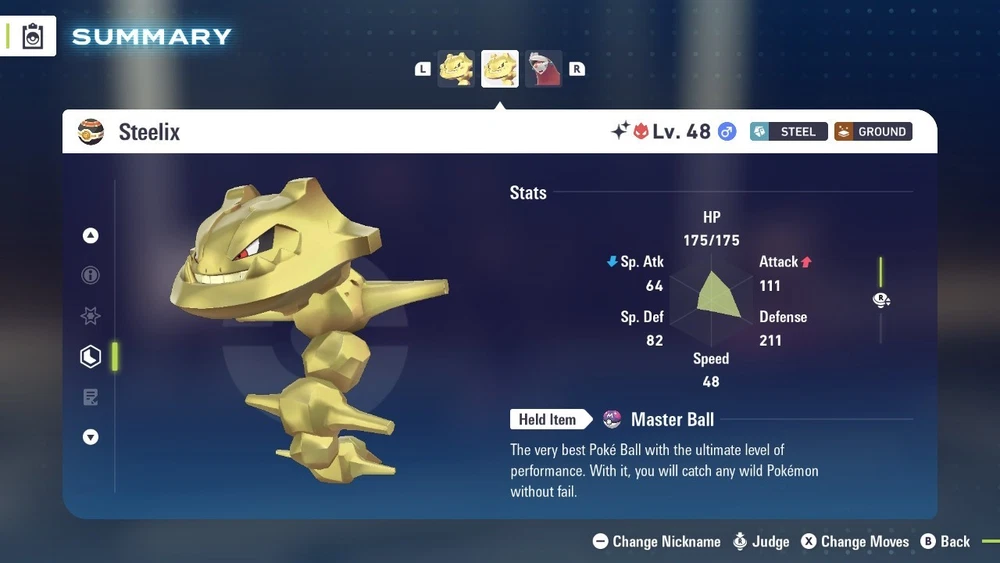Click the down arrow below the page icons
The image size is (1000, 563).
(x=91, y=437)
